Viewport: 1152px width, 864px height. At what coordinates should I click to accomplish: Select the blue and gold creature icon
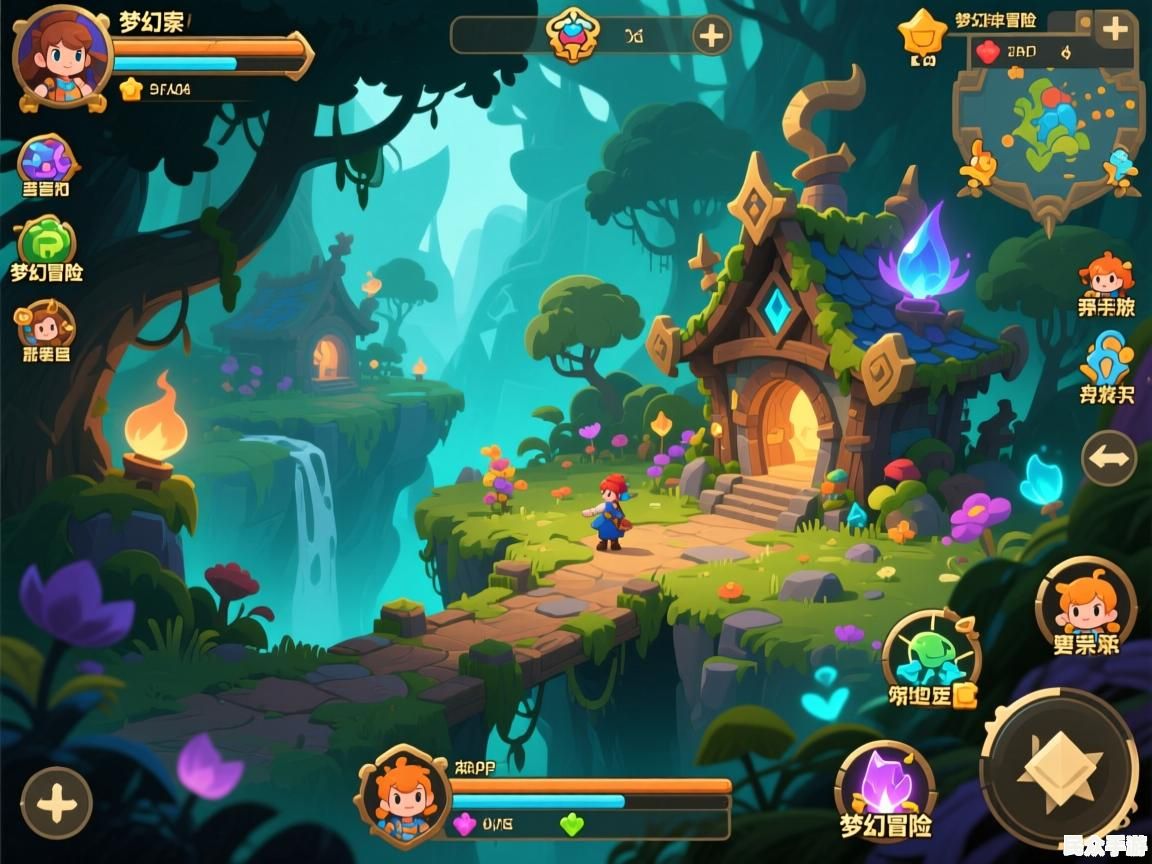click(1107, 360)
